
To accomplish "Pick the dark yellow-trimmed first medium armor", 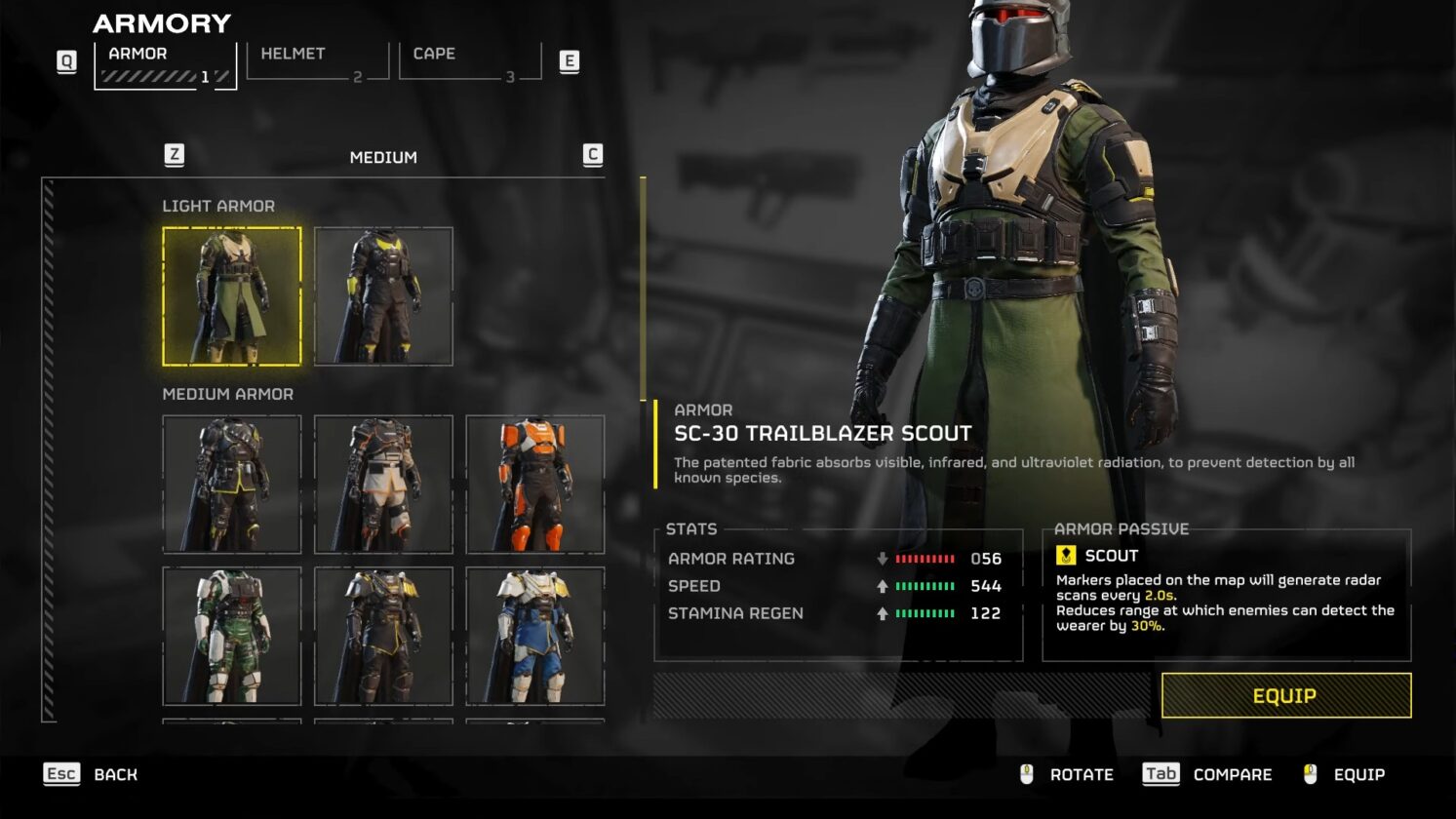I will [x=232, y=485].
